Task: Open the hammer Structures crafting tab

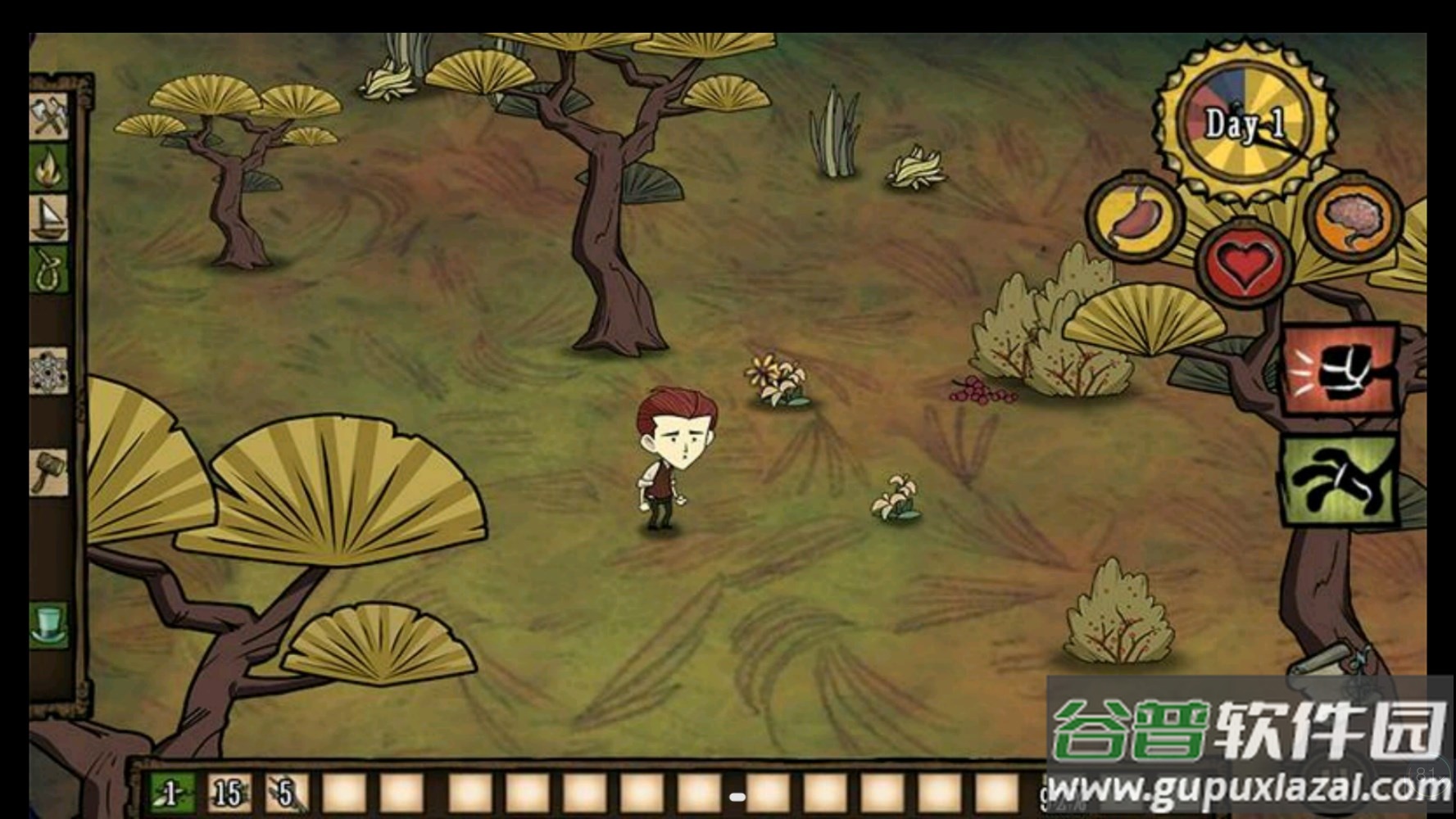Action: point(48,472)
